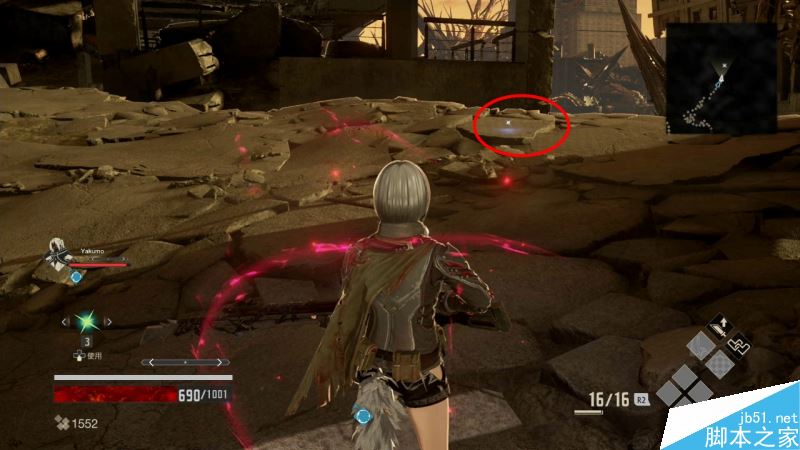Click the blue status icon under Yakumo's portrait
800x450 pixels.
[x=76, y=276]
